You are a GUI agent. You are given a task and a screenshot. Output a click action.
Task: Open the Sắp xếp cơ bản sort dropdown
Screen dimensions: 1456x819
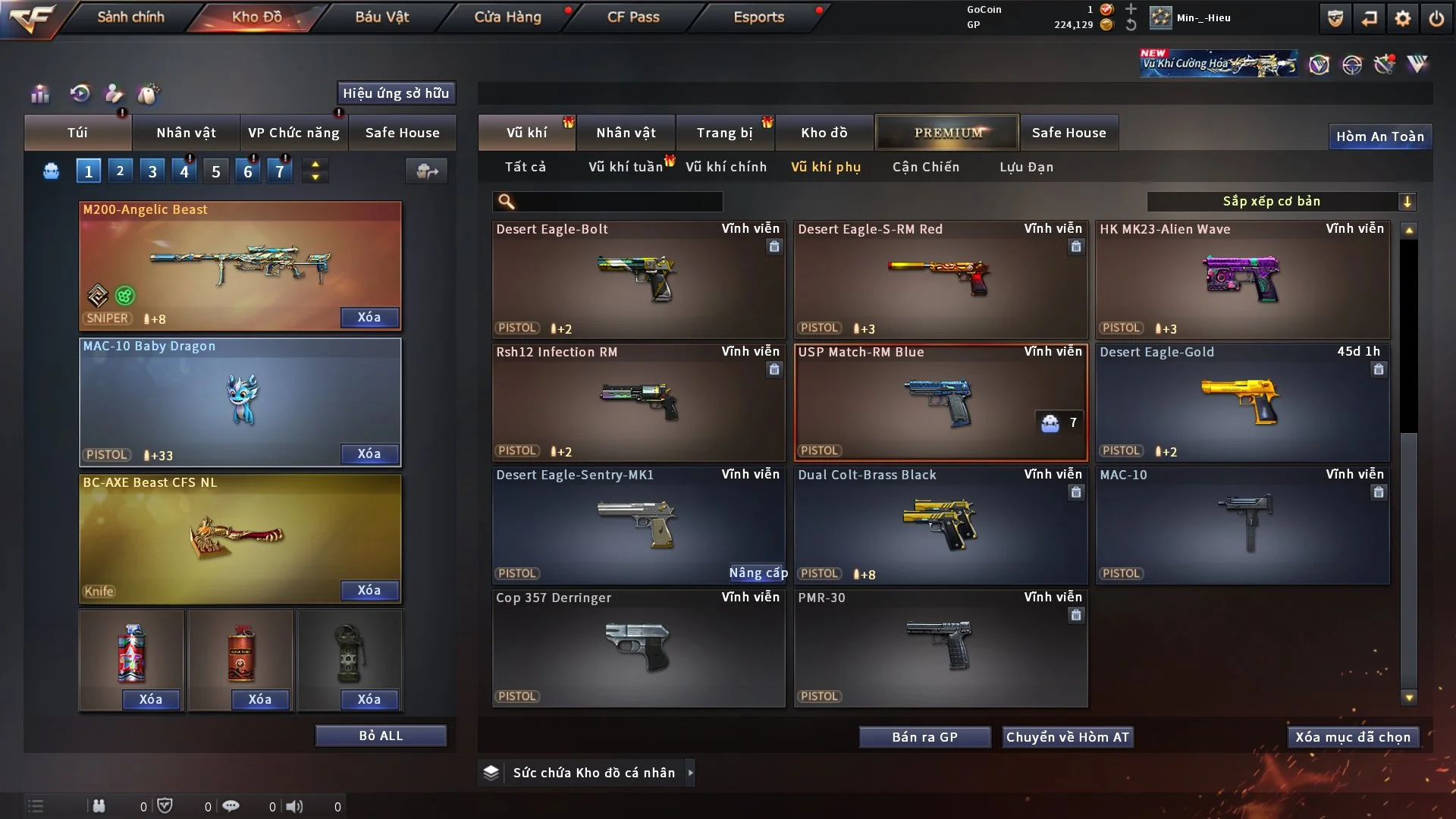click(1281, 201)
